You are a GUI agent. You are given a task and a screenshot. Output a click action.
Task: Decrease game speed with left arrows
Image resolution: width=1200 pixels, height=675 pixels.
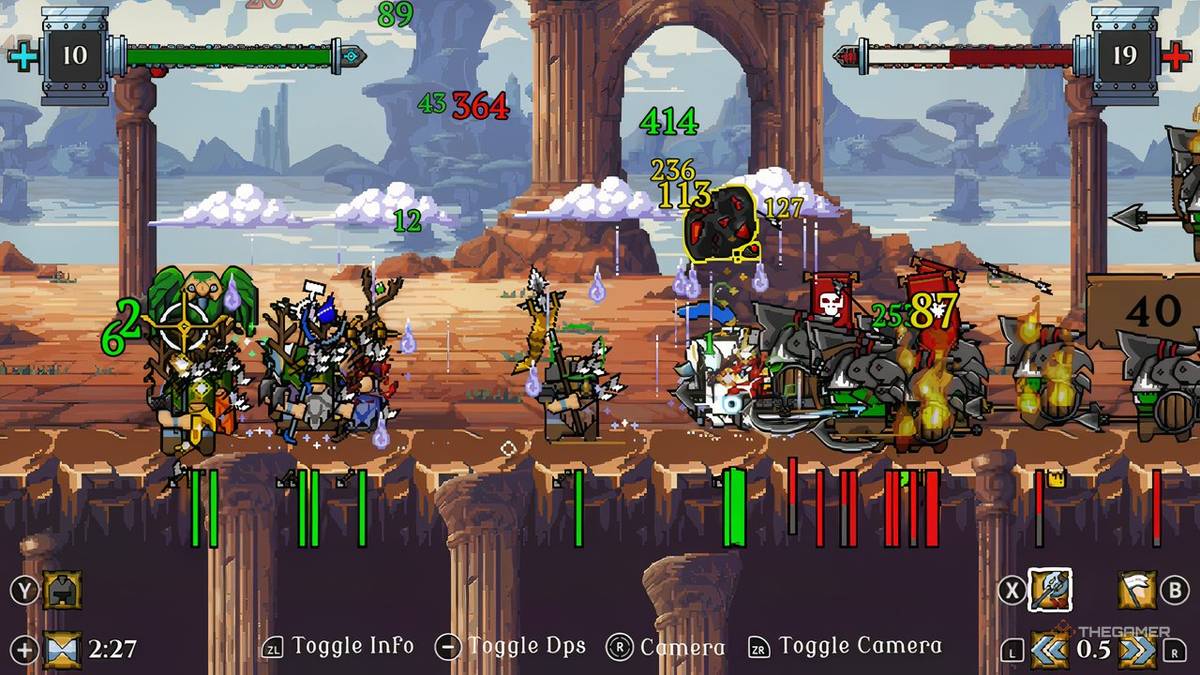click(x=1050, y=648)
